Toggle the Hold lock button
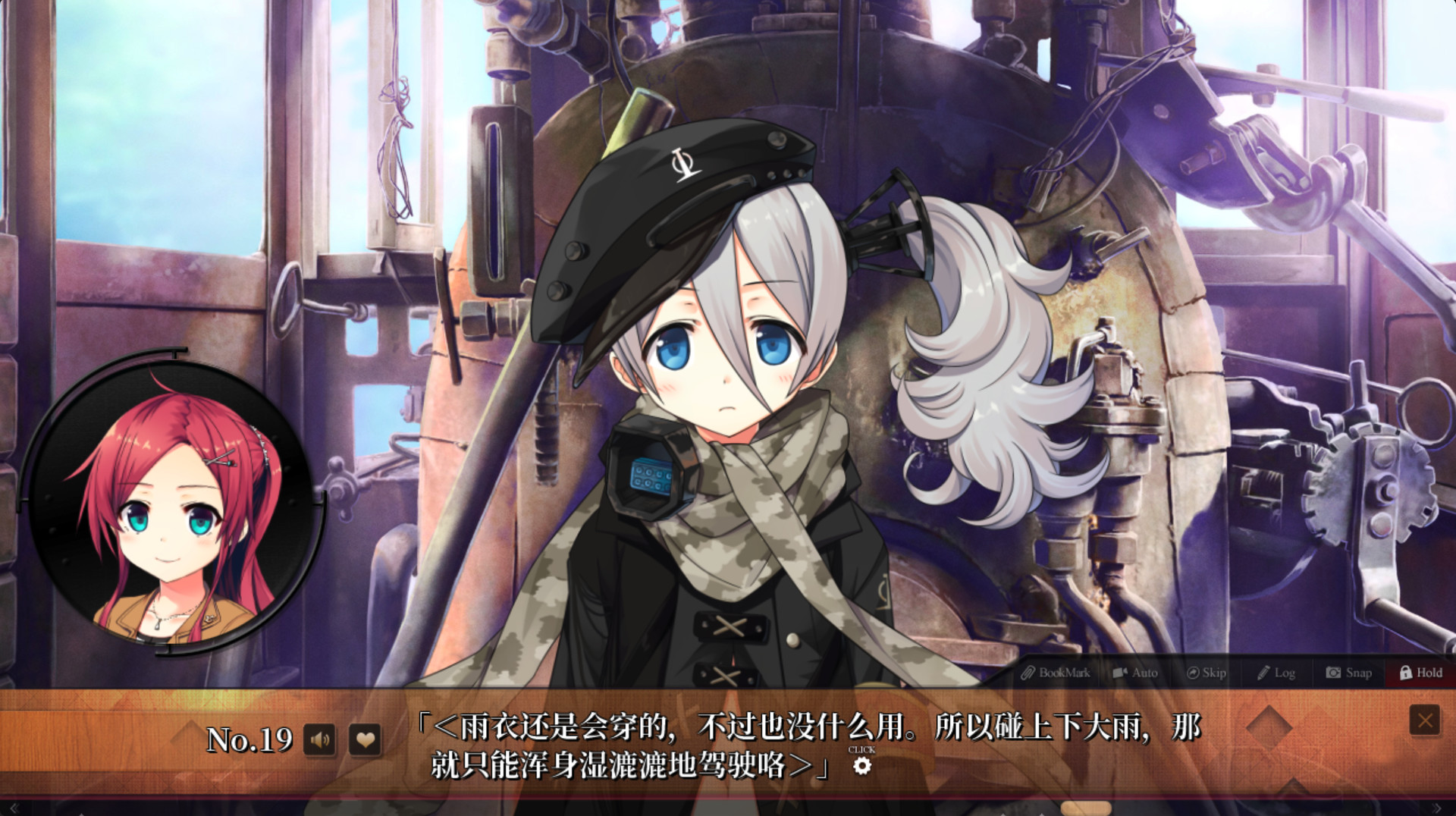1456x816 pixels. pos(1421,673)
